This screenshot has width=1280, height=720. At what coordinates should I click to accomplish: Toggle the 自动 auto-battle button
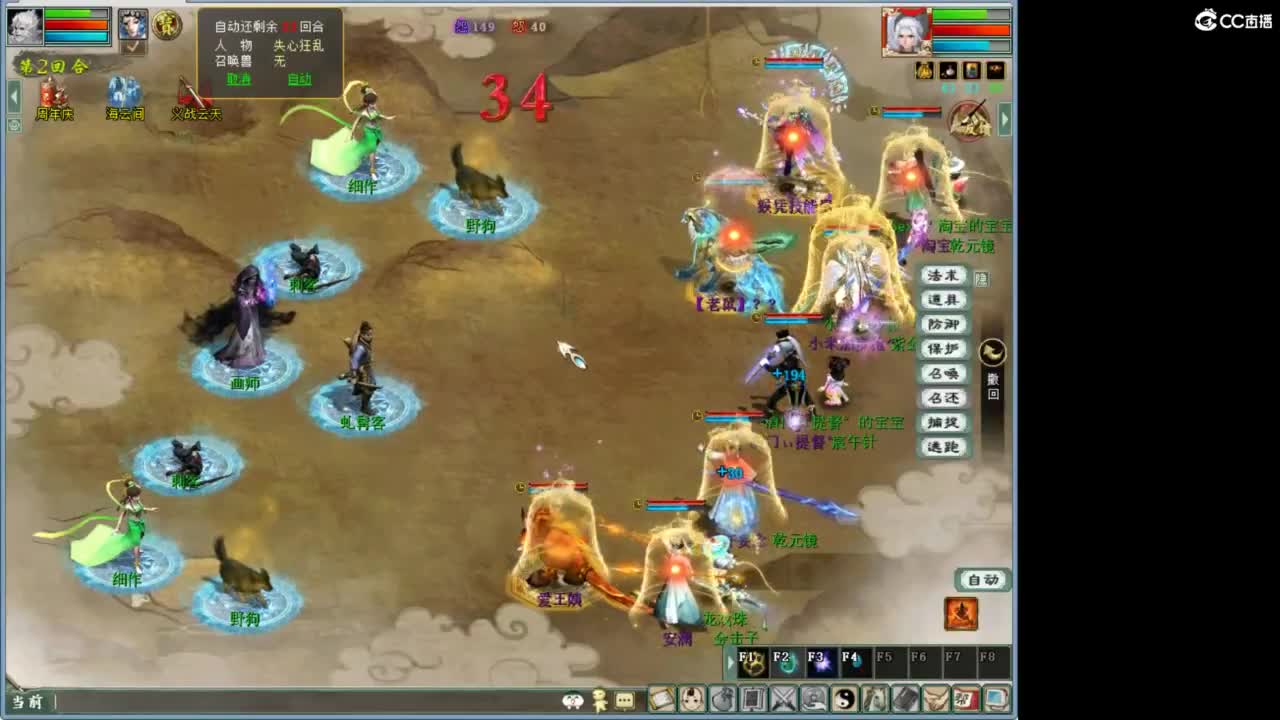(983, 580)
